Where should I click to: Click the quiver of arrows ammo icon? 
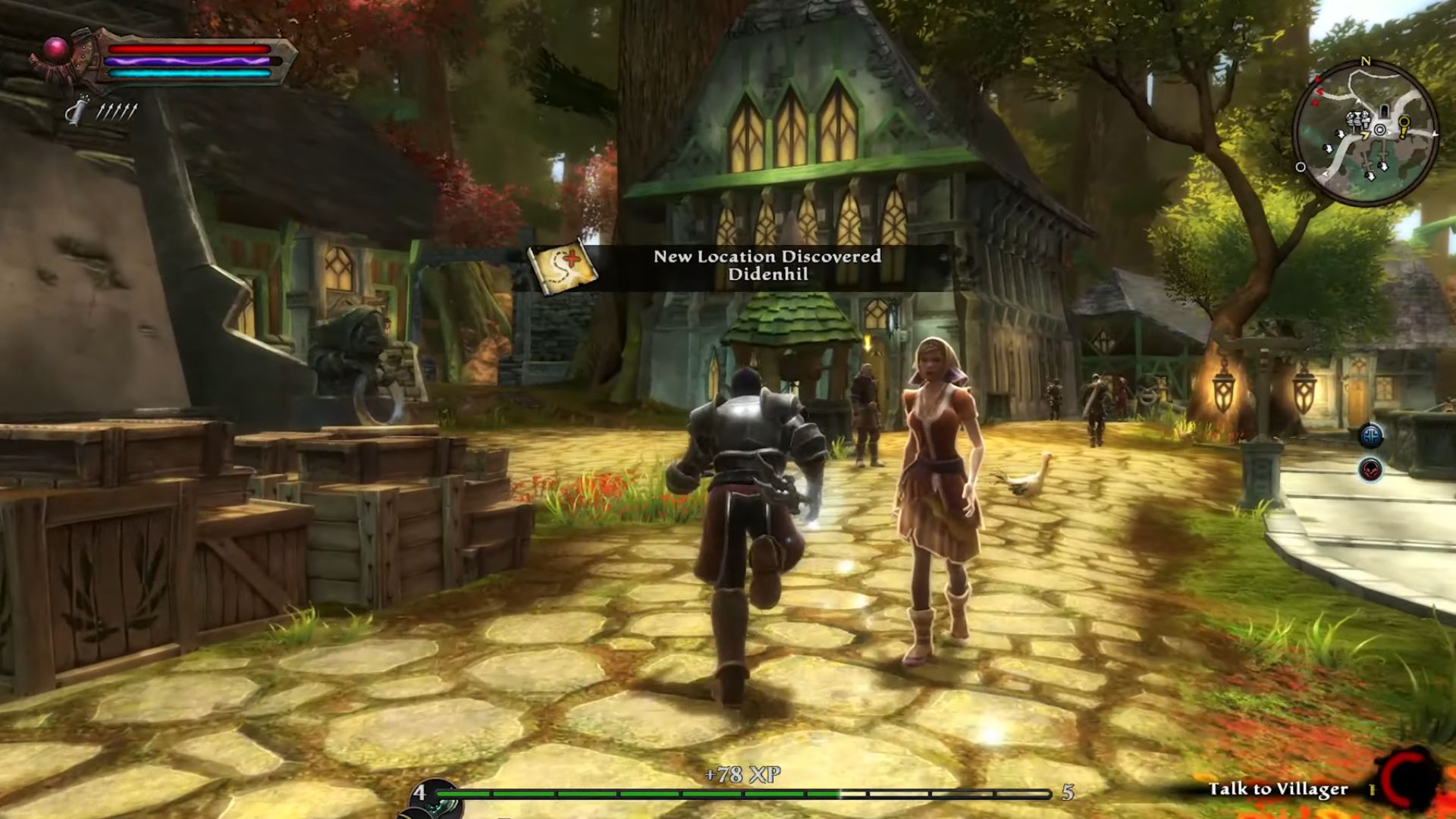tap(78, 111)
